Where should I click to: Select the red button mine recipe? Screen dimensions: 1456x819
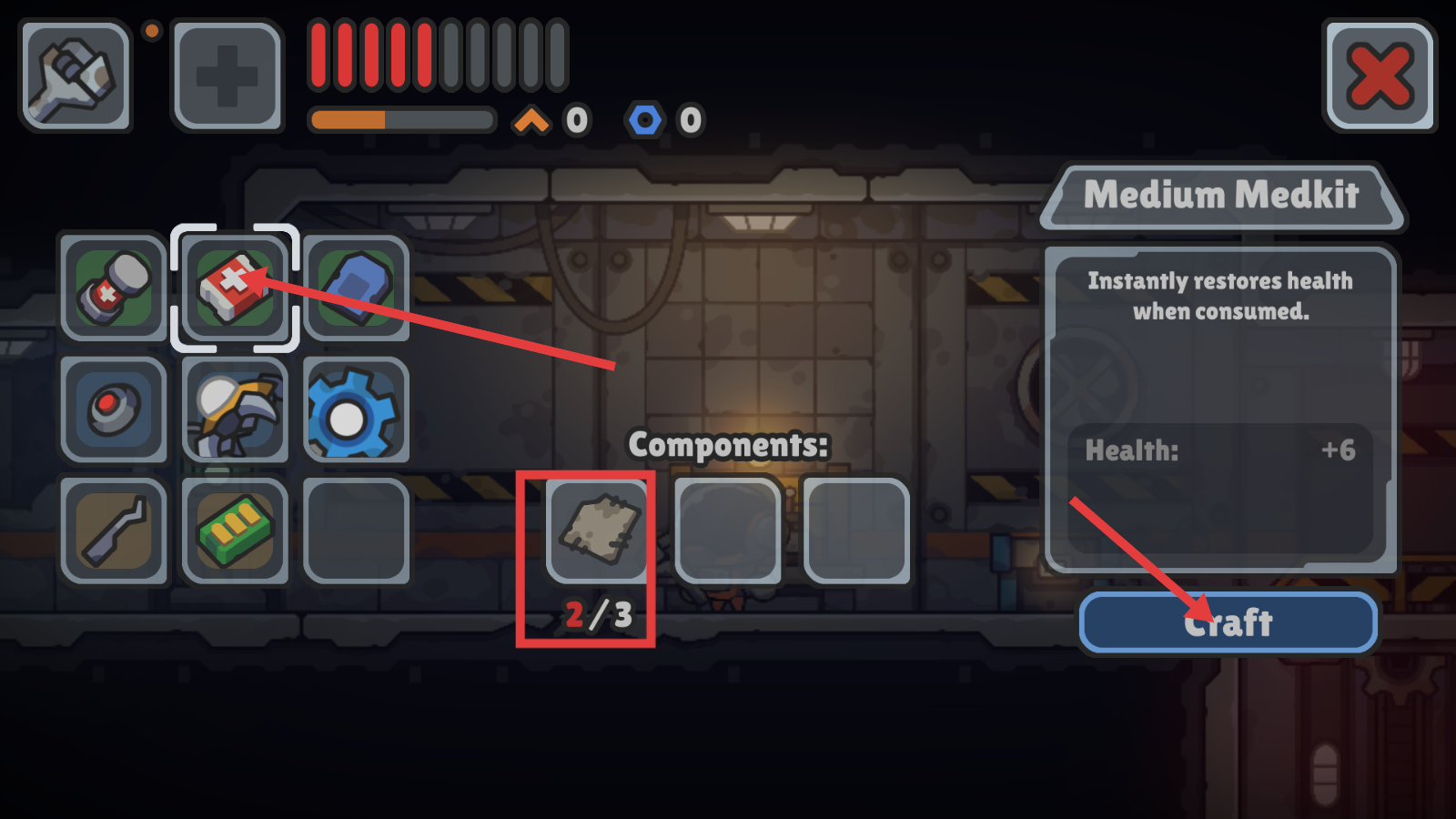coord(114,409)
